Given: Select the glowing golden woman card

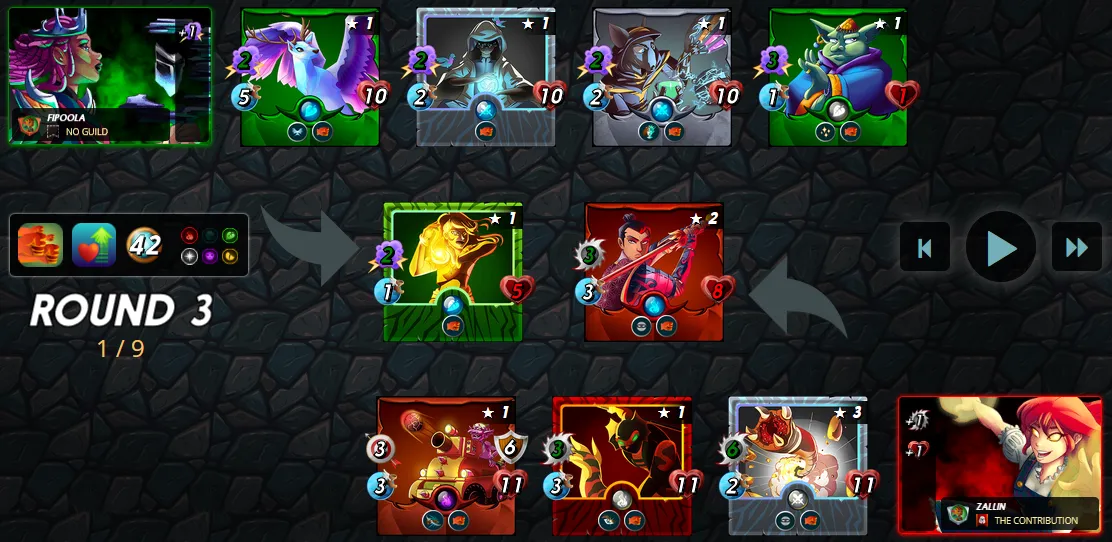Looking at the screenshot, I should 453,271.
